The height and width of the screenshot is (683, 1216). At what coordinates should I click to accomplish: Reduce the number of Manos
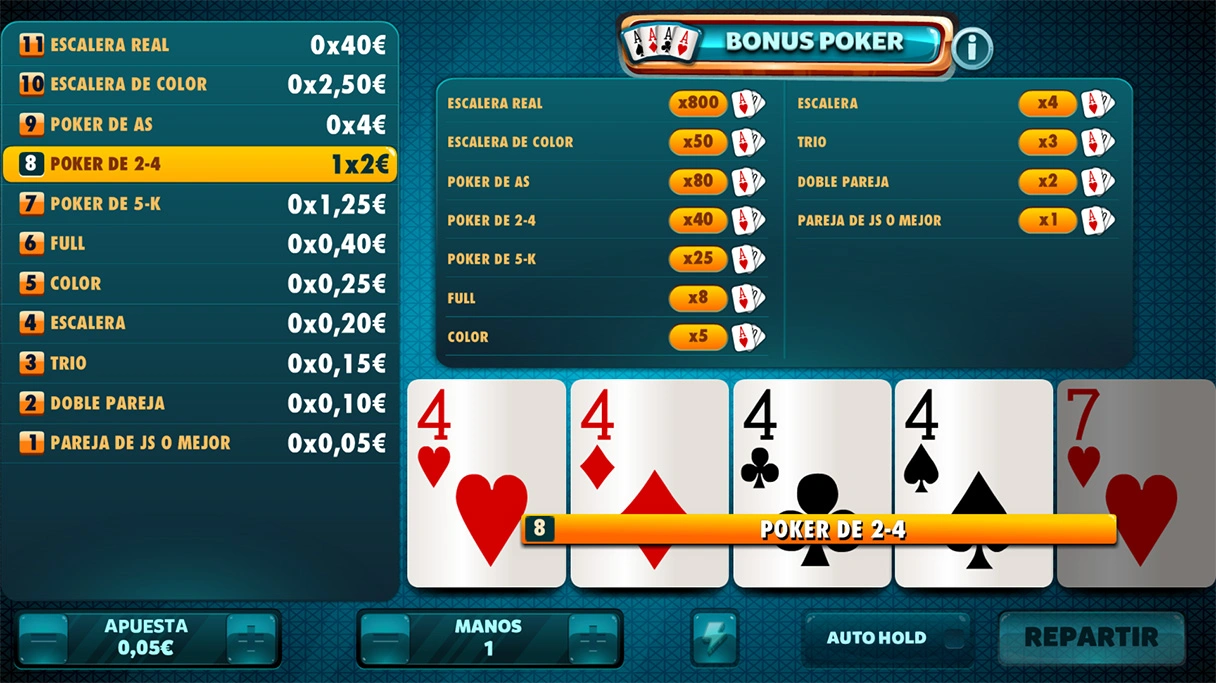(x=385, y=638)
